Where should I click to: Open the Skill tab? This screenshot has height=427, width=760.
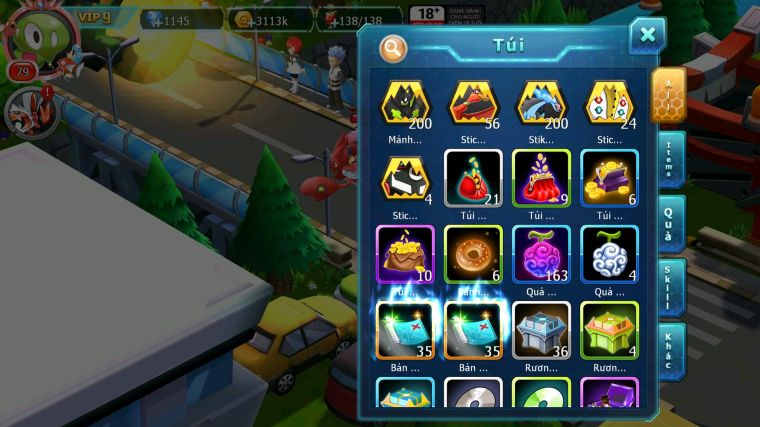click(x=670, y=288)
